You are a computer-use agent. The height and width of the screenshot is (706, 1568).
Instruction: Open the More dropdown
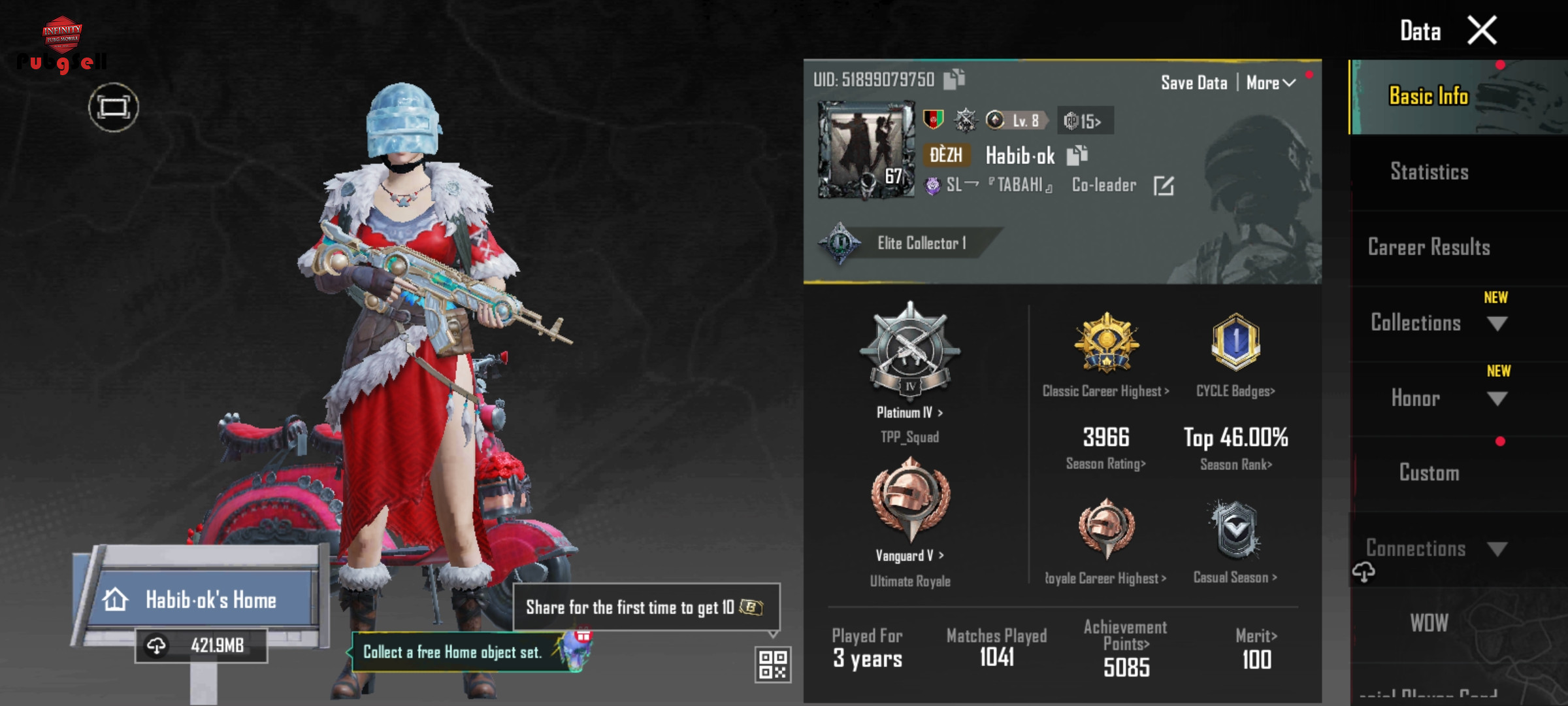(x=1270, y=83)
